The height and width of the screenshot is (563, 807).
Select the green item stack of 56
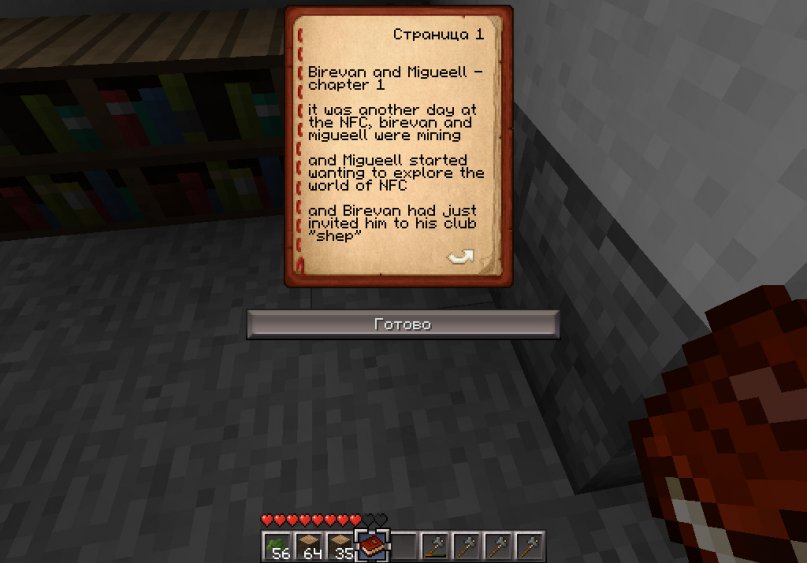coord(279,546)
